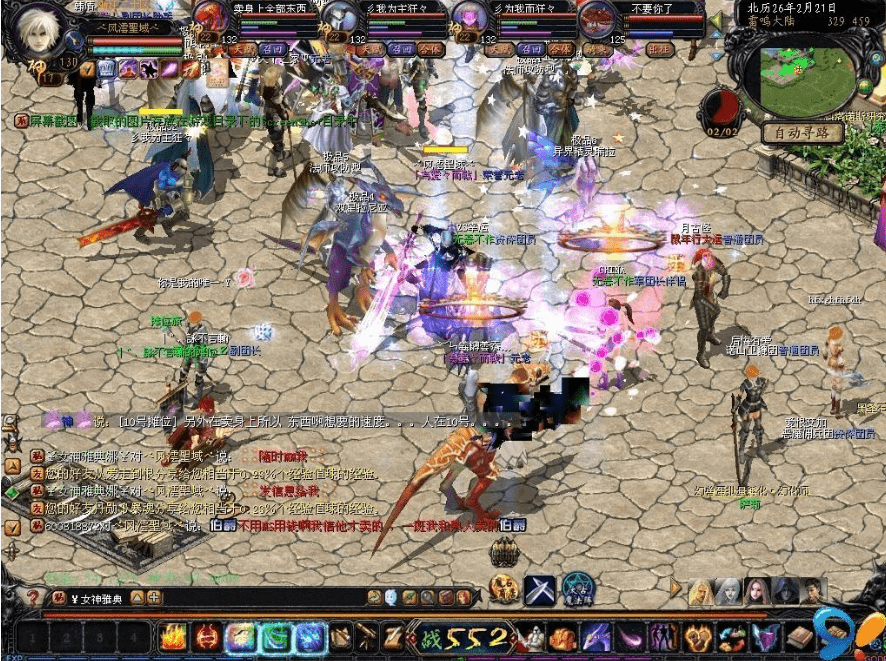Select the red dragon pet portrait

600,18
